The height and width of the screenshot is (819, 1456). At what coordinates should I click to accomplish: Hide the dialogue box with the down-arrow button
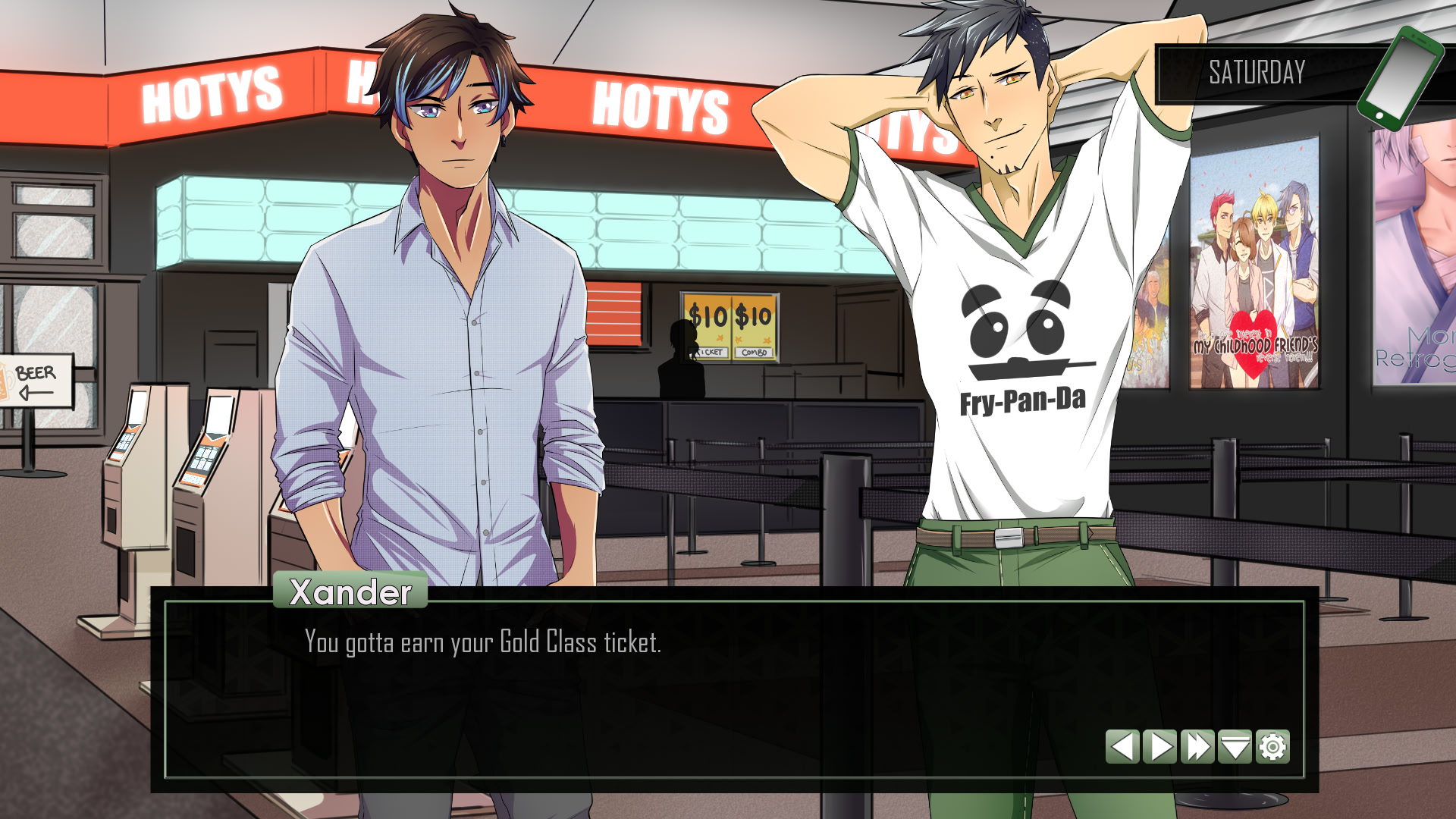pos(1235,747)
